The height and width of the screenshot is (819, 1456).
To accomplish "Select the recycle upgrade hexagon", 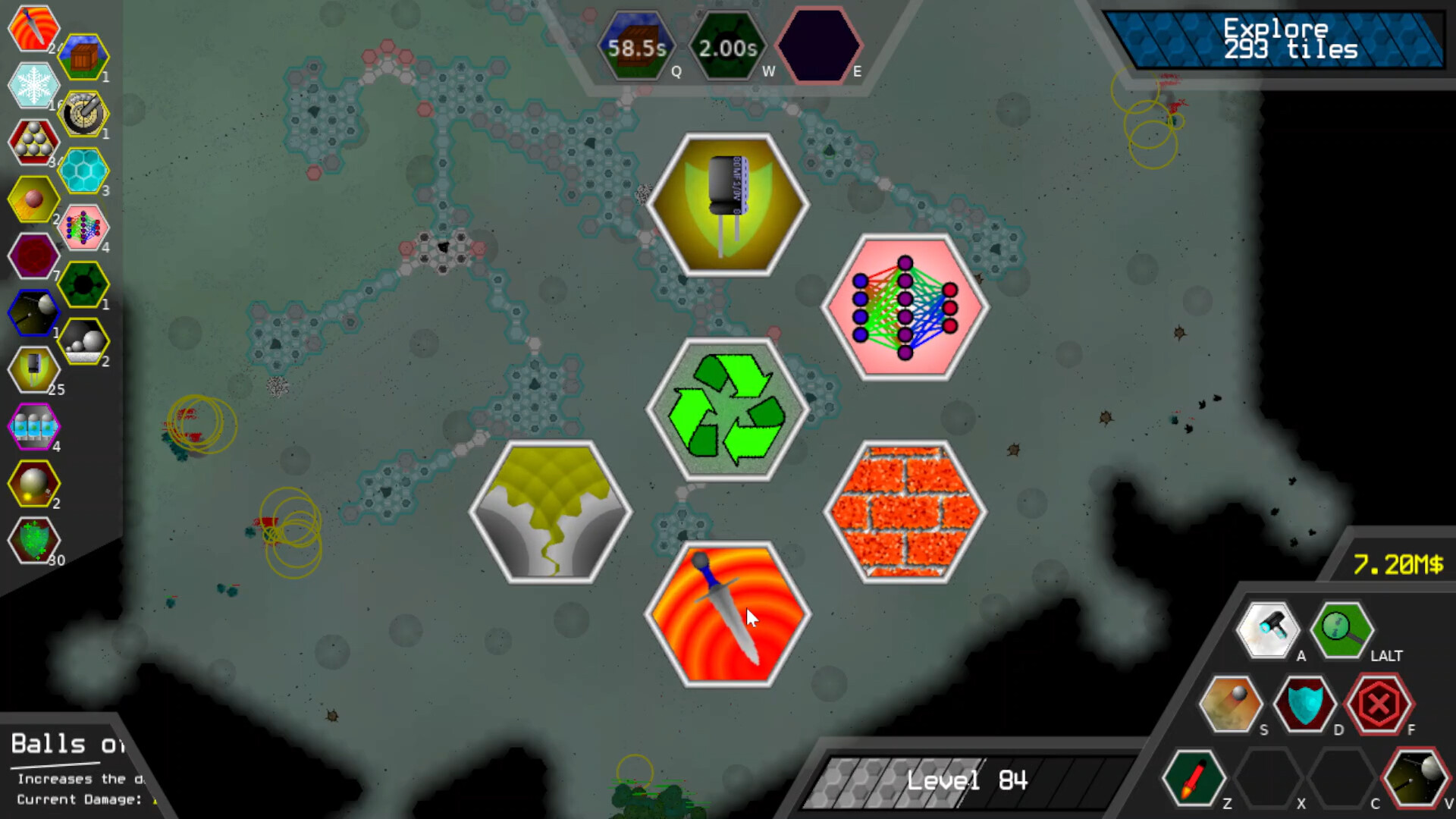I will [x=726, y=409].
